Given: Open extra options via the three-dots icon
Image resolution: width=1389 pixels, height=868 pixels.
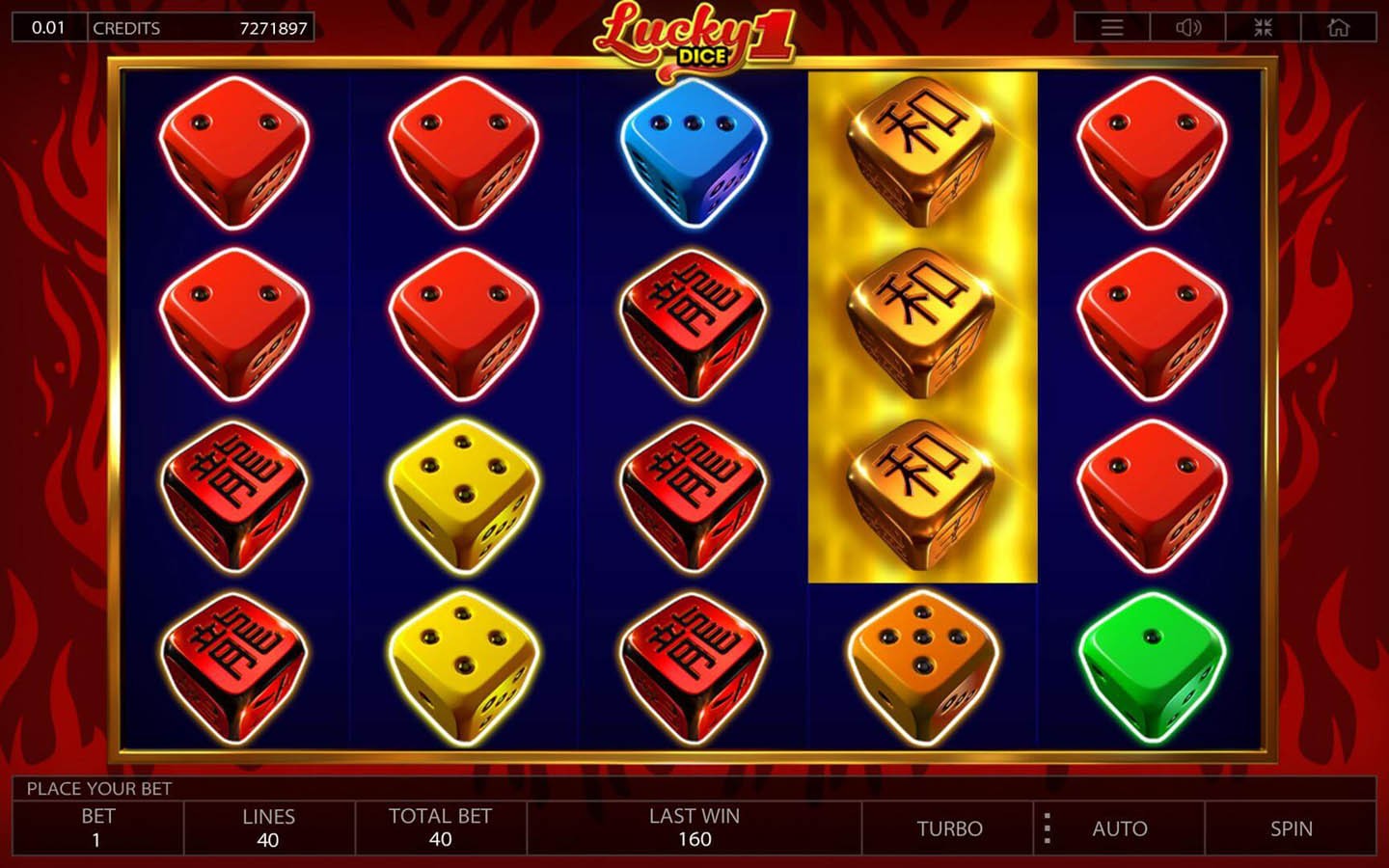Looking at the screenshot, I should 1047,827.
